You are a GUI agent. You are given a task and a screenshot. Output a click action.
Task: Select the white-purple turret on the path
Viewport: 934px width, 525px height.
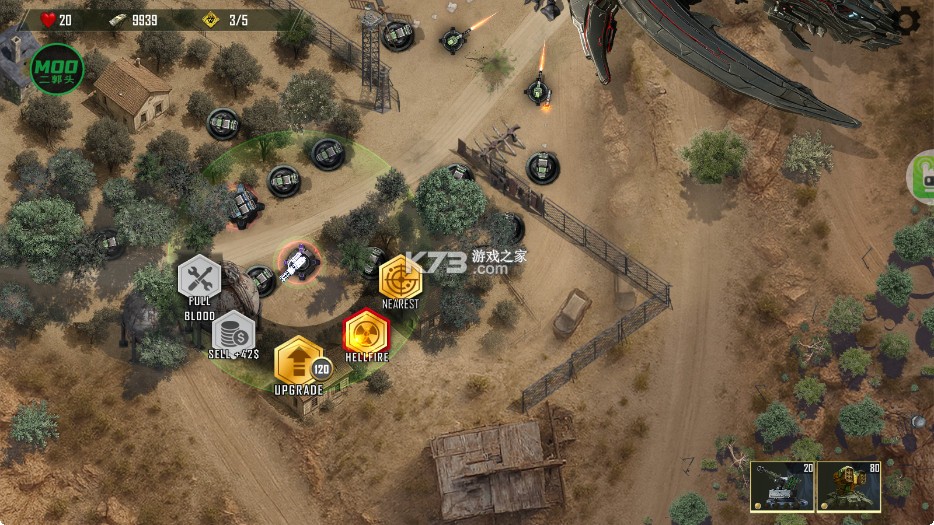297,263
